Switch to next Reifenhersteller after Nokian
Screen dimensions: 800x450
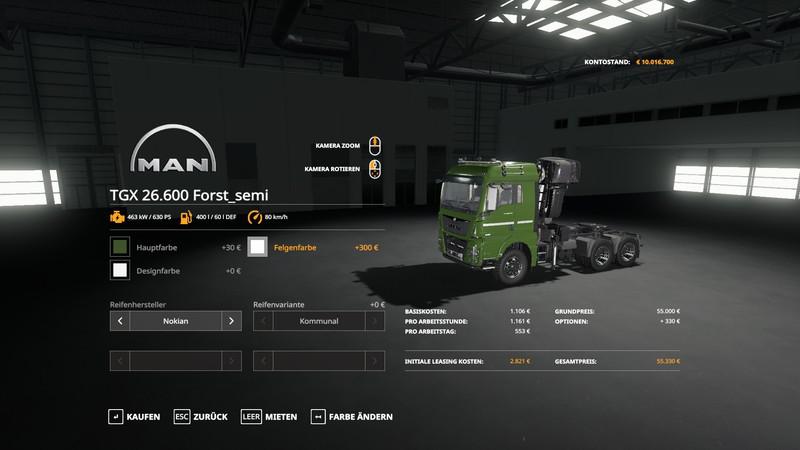tap(231, 321)
